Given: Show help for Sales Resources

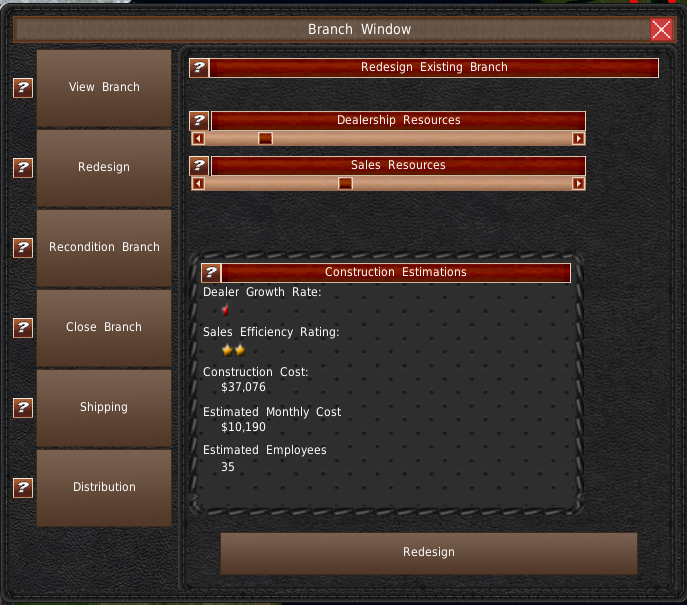Looking at the screenshot, I should click(x=199, y=166).
